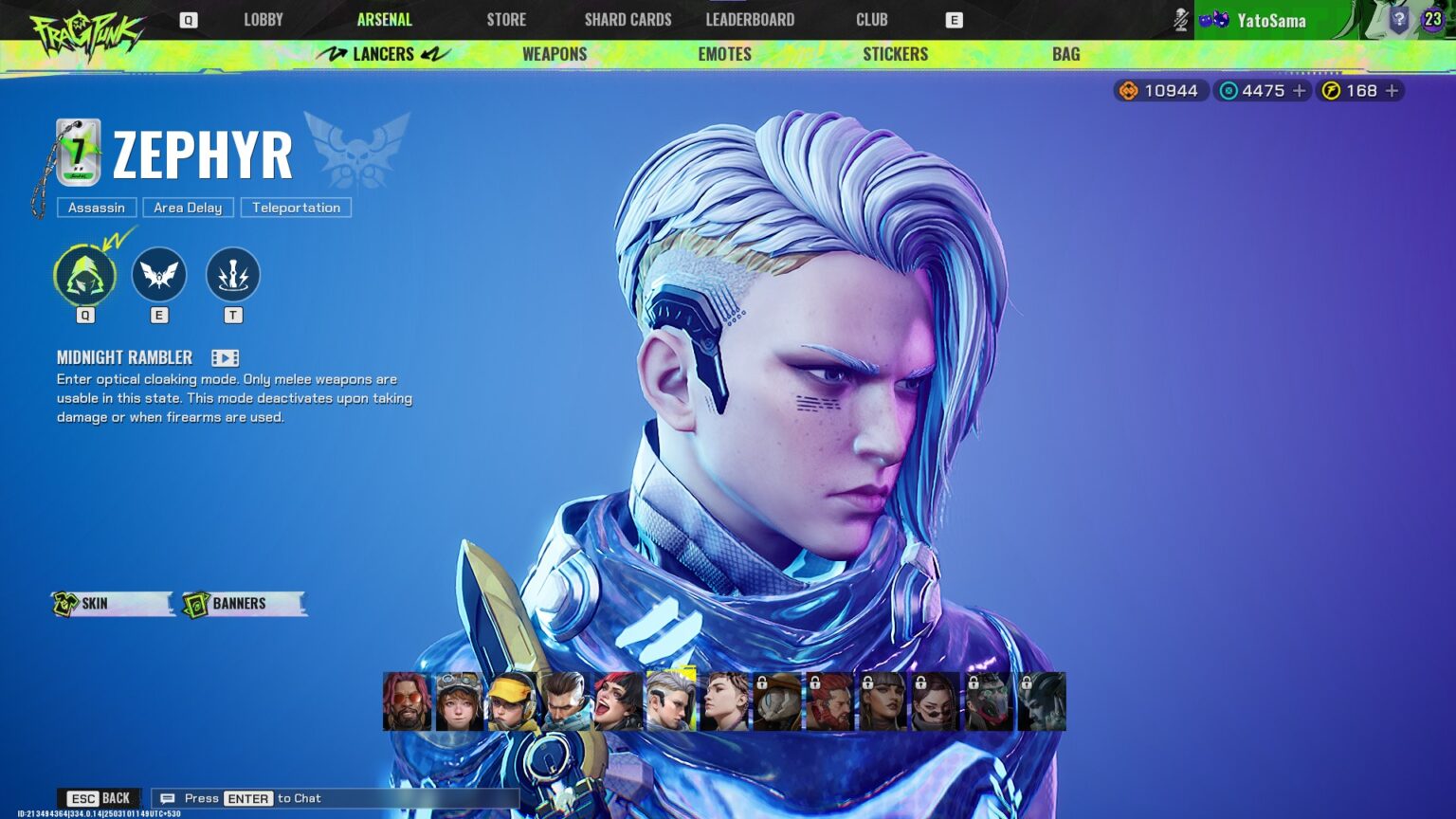This screenshot has height=819, width=1456.
Task: Switch to the Weapons sub-tab
Action: tap(555, 54)
